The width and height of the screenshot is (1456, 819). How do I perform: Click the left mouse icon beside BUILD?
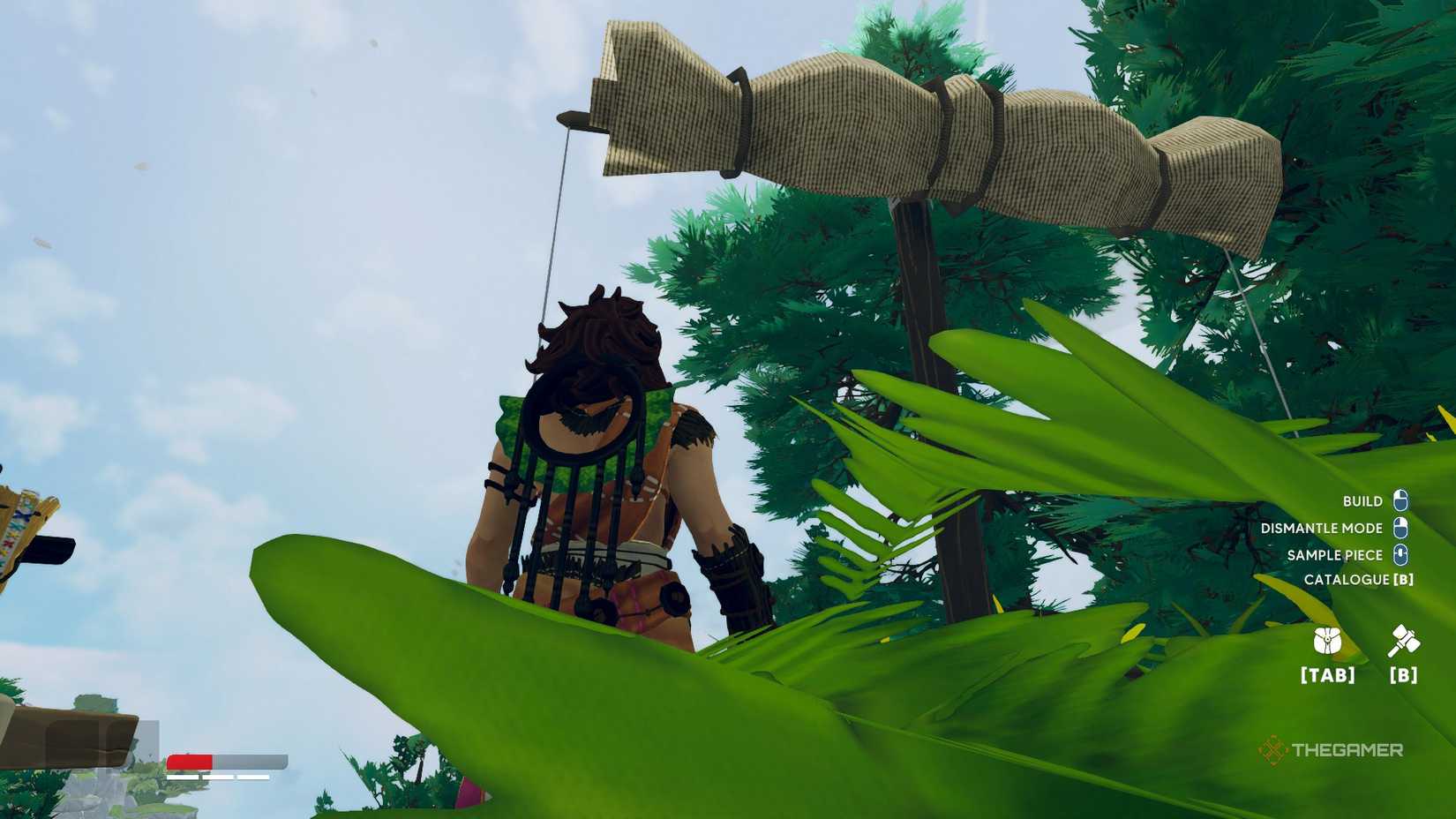1400,500
